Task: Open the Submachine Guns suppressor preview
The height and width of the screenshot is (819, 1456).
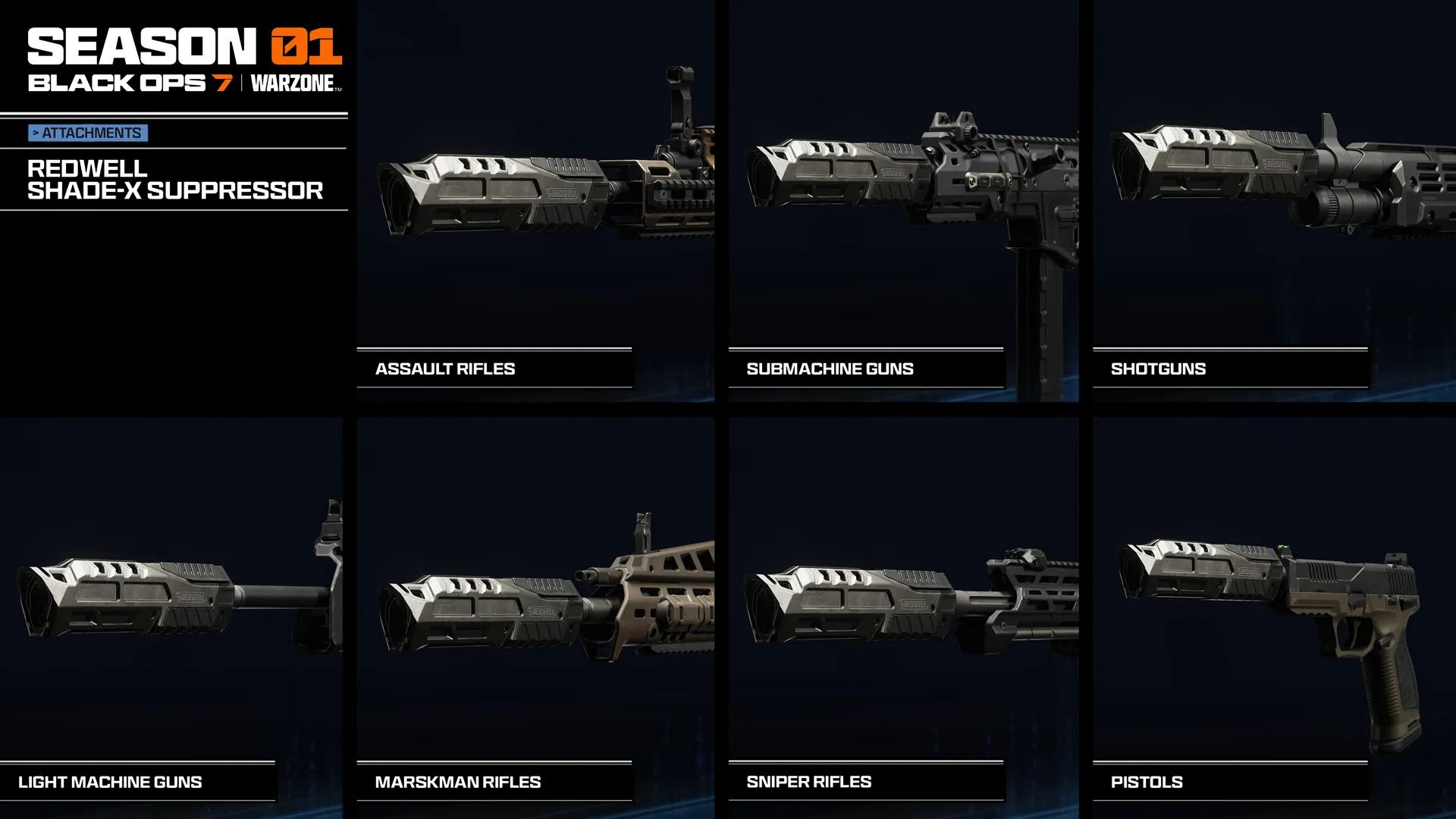Action: click(903, 200)
